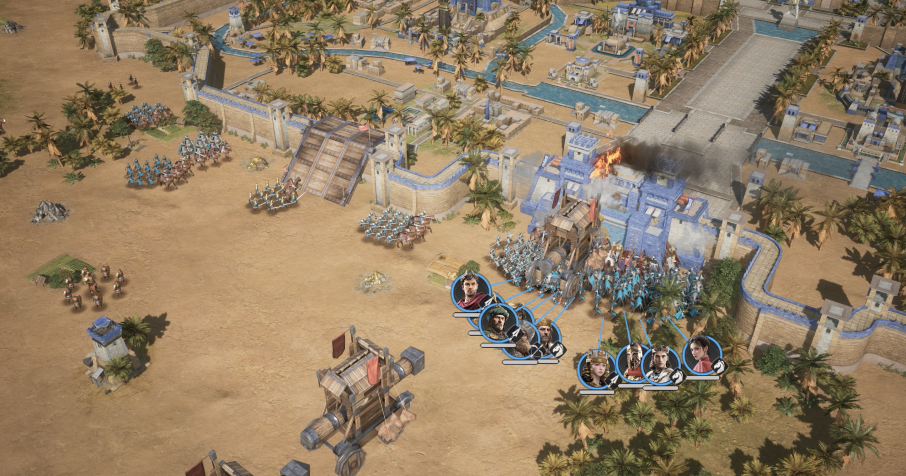This screenshot has width=906, height=476.
Task: Select the green-turbaned bearded commander portrait
Action: click(498, 322)
